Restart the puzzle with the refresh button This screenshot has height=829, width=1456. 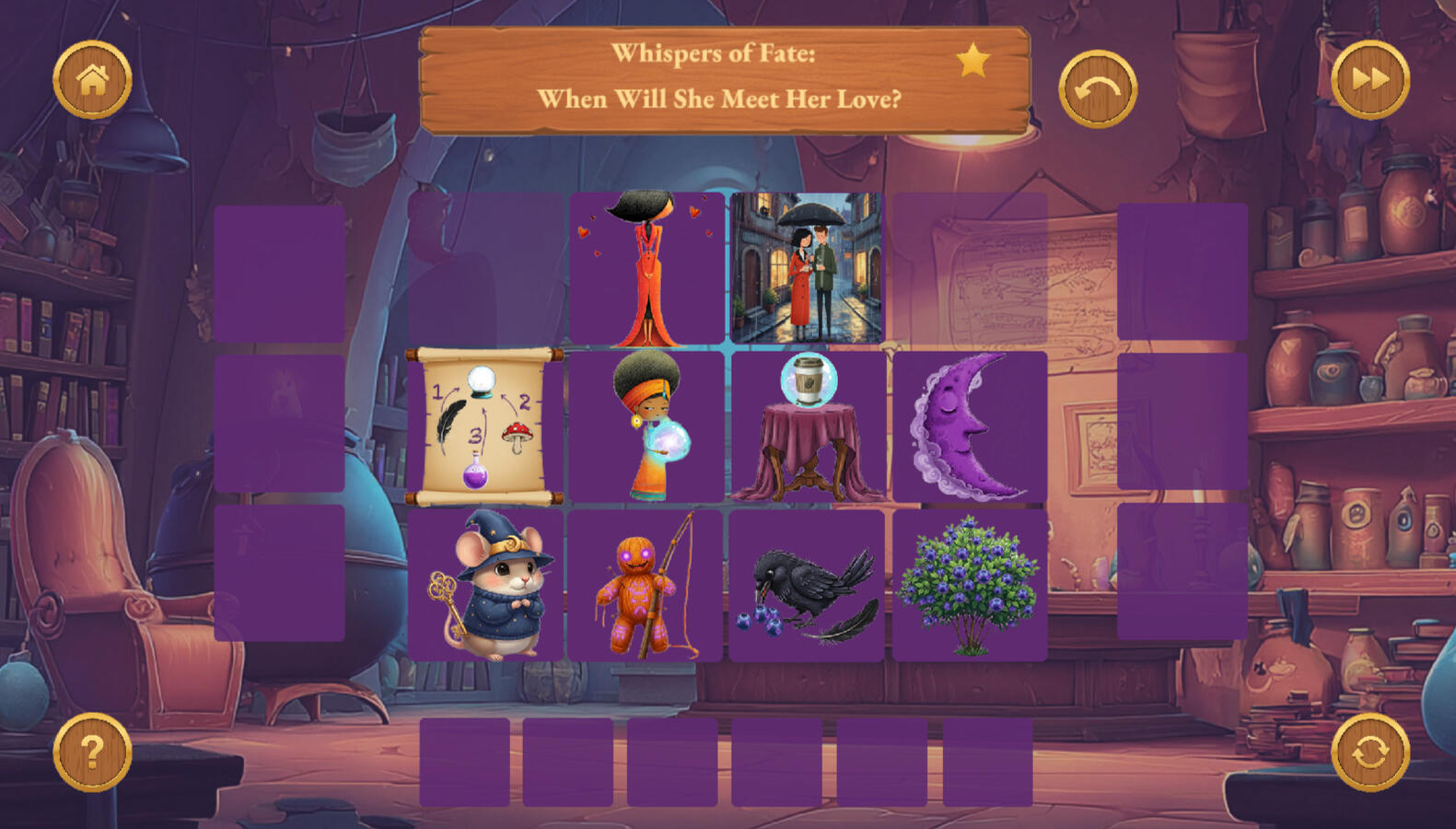[x=1369, y=752]
